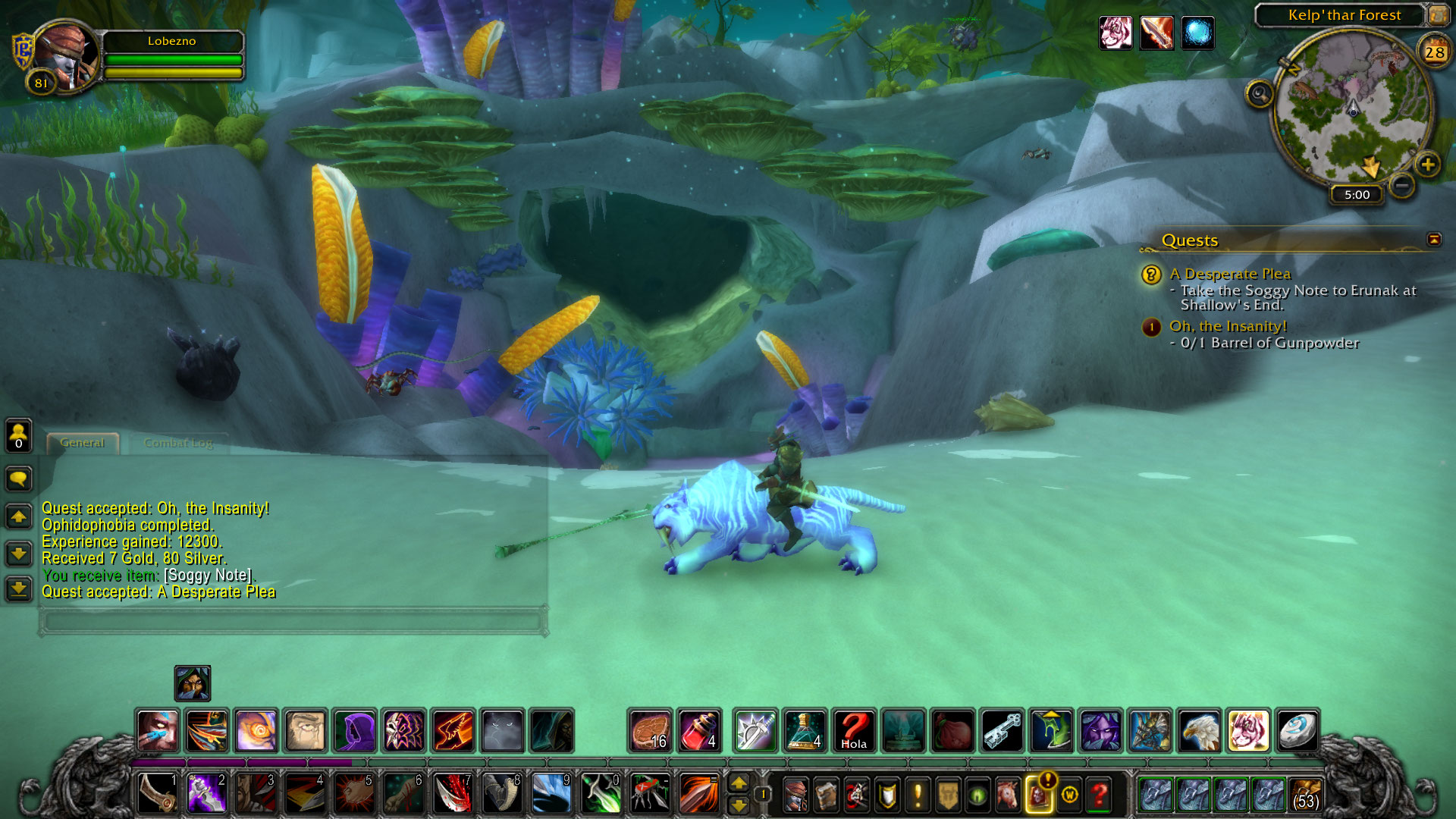Select the Oh, the Insanity! quest entry
Image resolution: width=1456 pixels, height=819 pixels.
click(1228, 326)
